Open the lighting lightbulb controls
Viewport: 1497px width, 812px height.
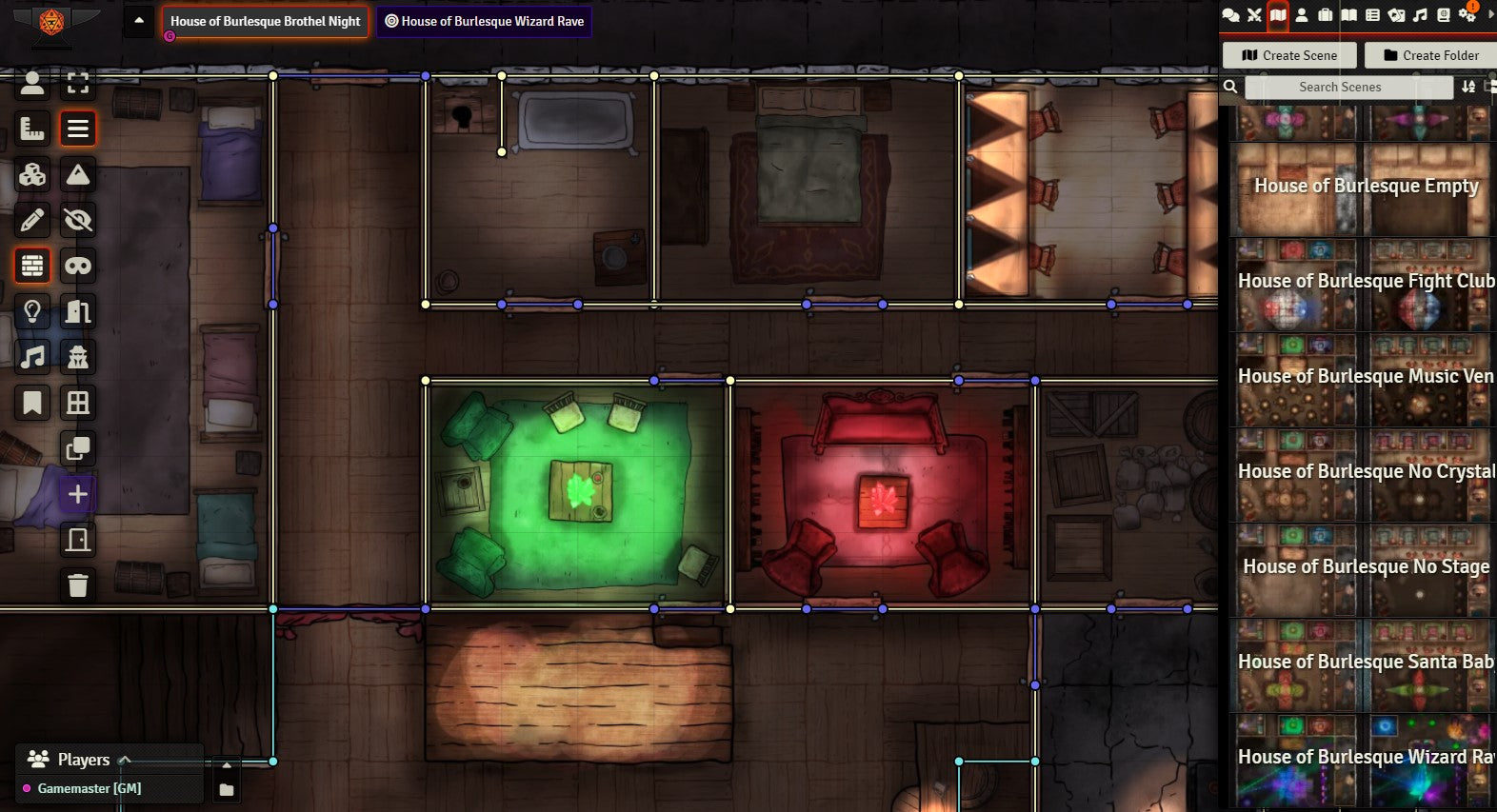click(x=32, y=311)
